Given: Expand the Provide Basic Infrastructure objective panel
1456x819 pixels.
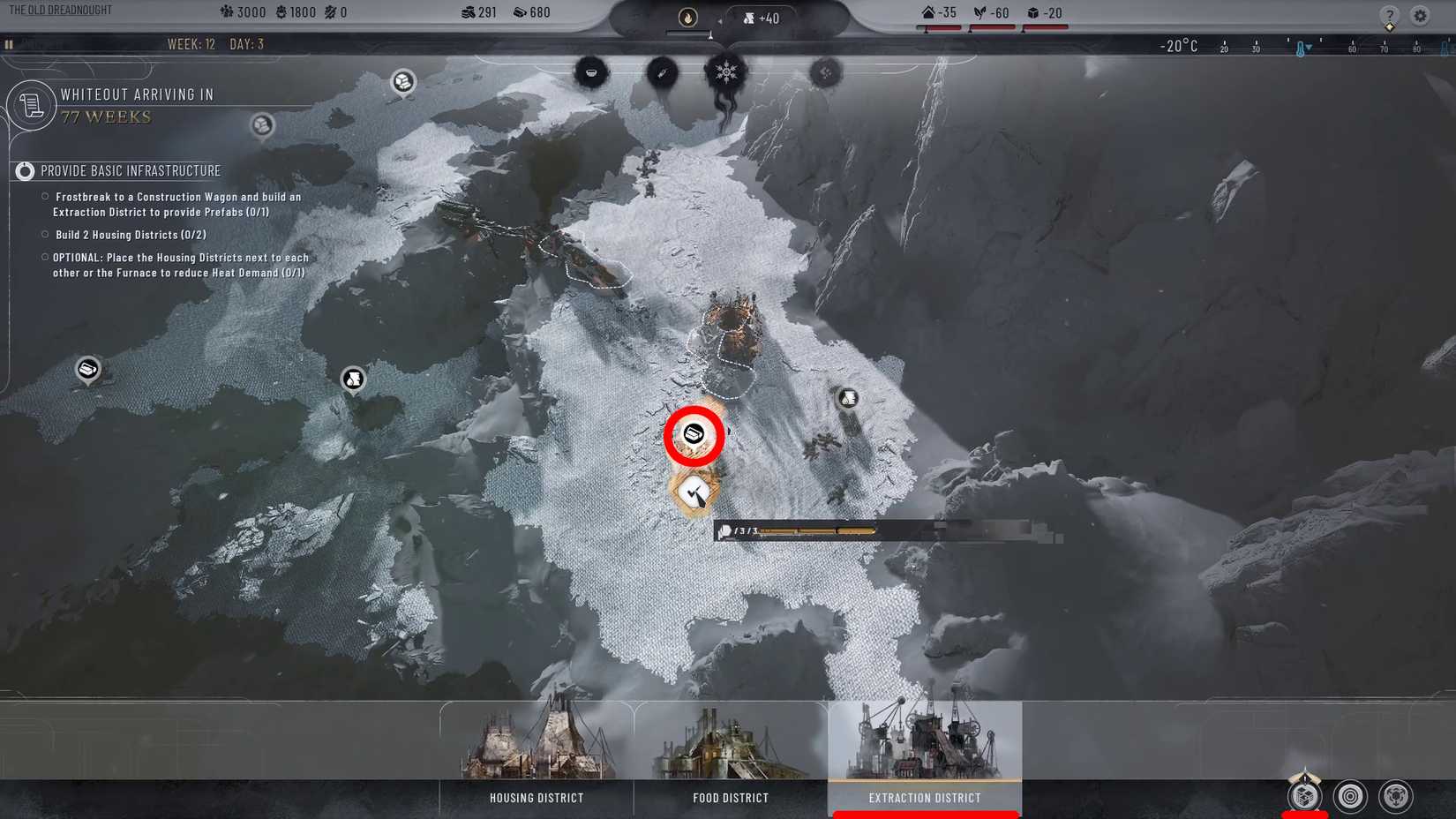Looking at the screenshot, I should point(24,170).
